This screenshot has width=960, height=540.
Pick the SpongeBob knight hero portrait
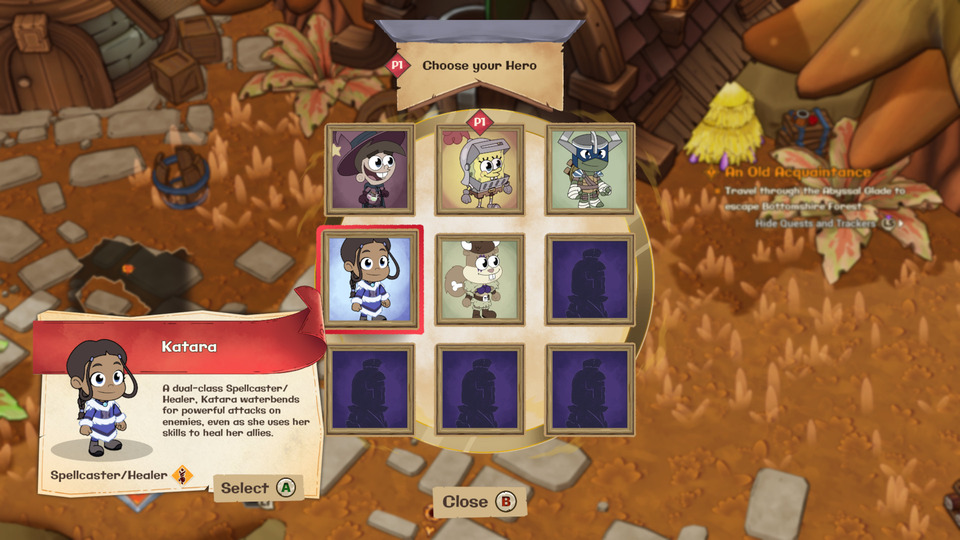(480, 169)
